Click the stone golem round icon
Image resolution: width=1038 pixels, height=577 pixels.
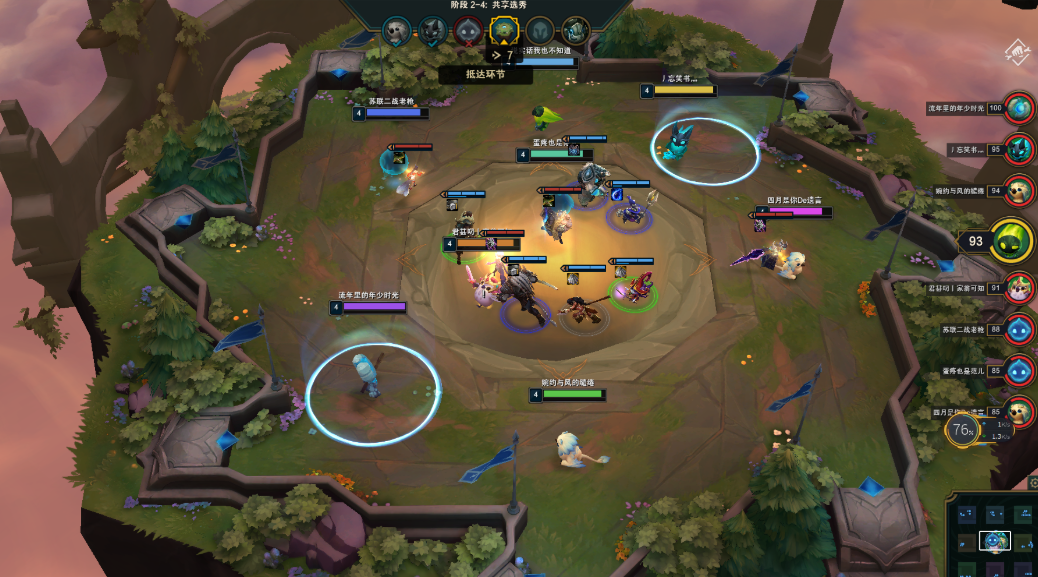575,31
